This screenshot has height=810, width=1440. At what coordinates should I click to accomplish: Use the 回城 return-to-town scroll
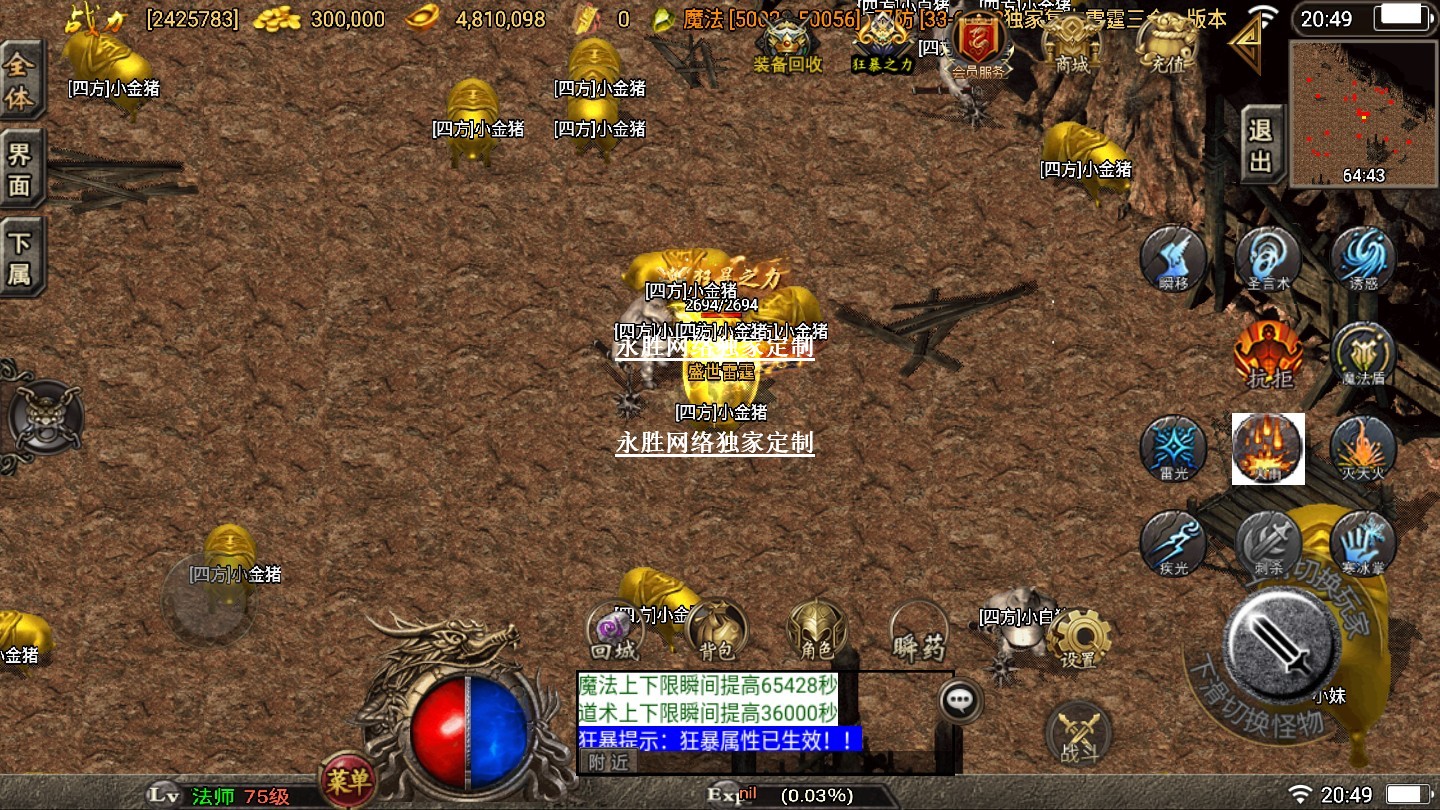click(614, 632)
